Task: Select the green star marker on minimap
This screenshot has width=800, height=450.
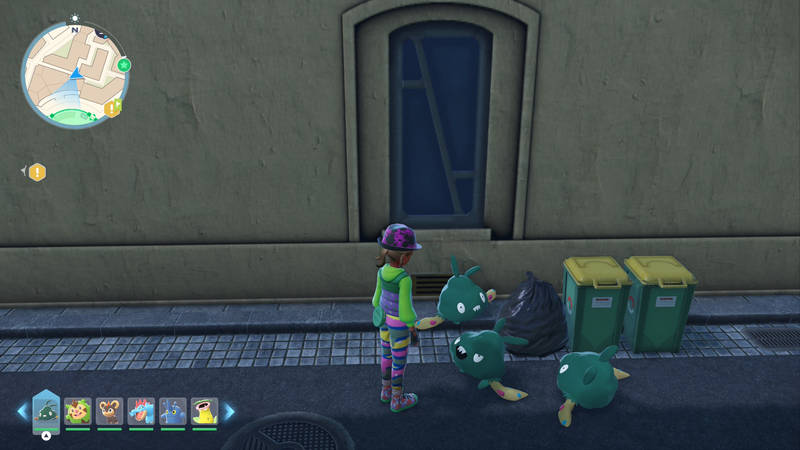Action: [125, 65]
